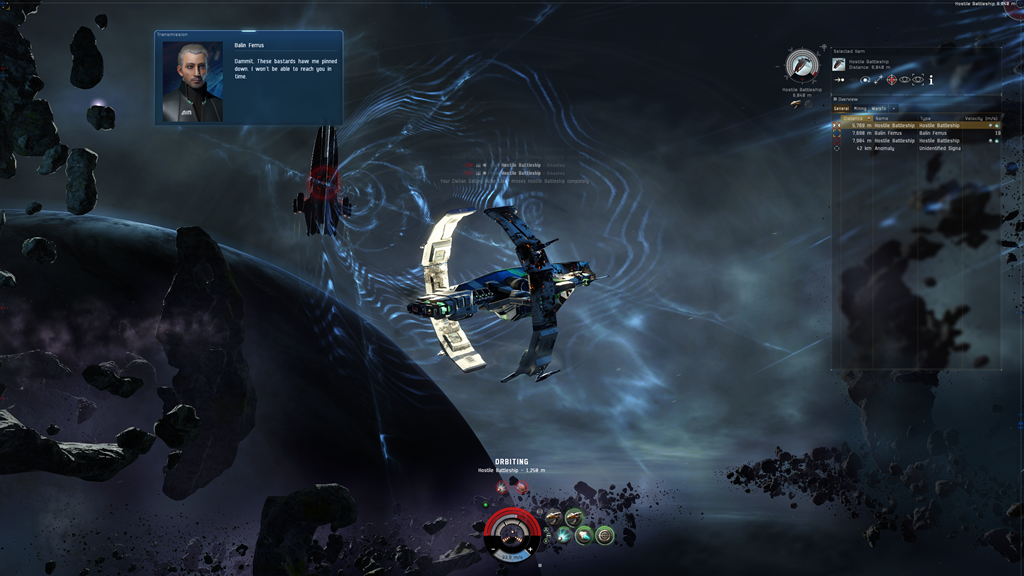The height and width of the screenshot is (576, 1024).
Task: Switch to the General overview tab
Action: pyautogui.click(x=841, y=108)
